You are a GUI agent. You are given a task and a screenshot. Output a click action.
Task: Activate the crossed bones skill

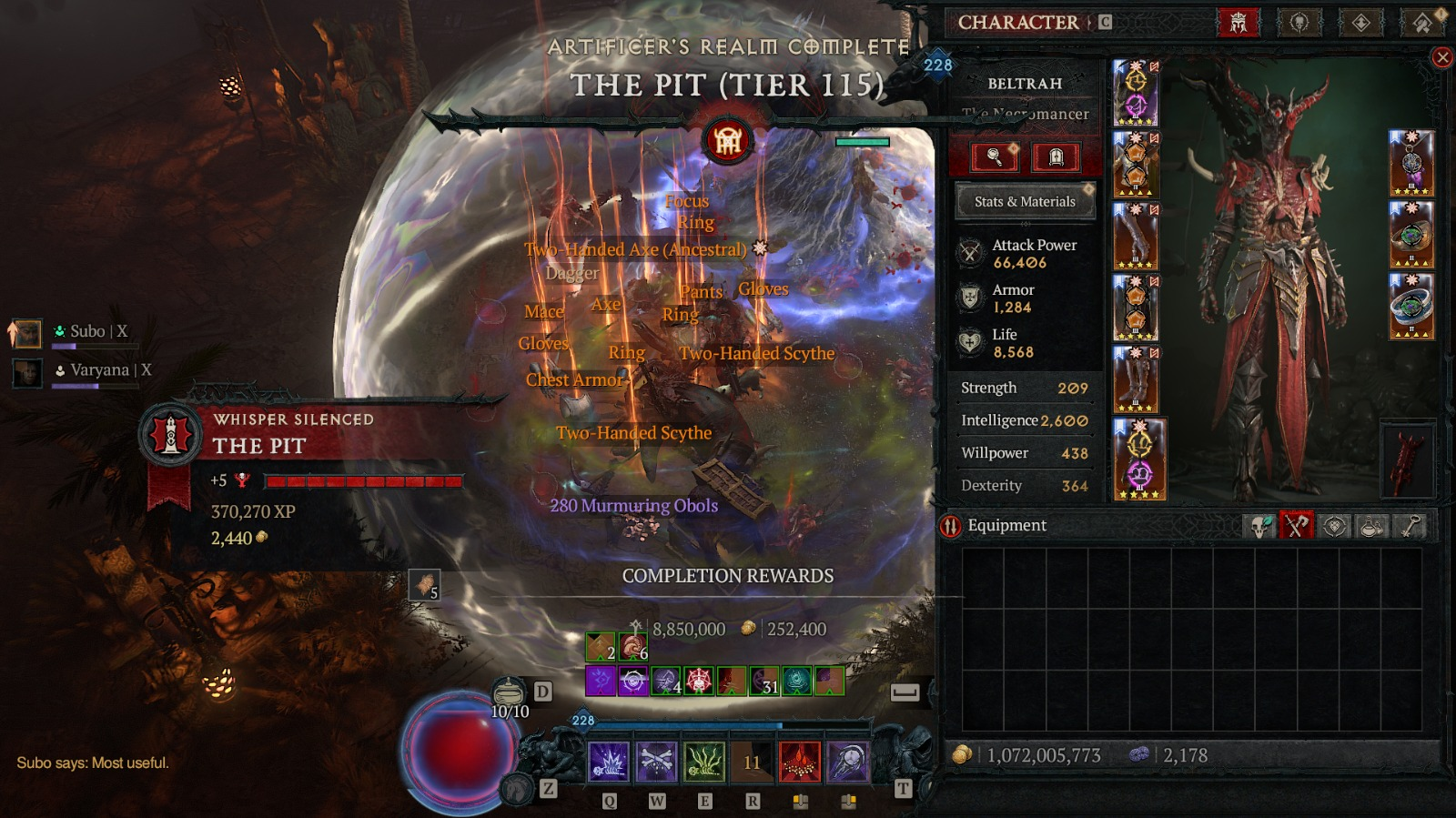pos(656,762)
